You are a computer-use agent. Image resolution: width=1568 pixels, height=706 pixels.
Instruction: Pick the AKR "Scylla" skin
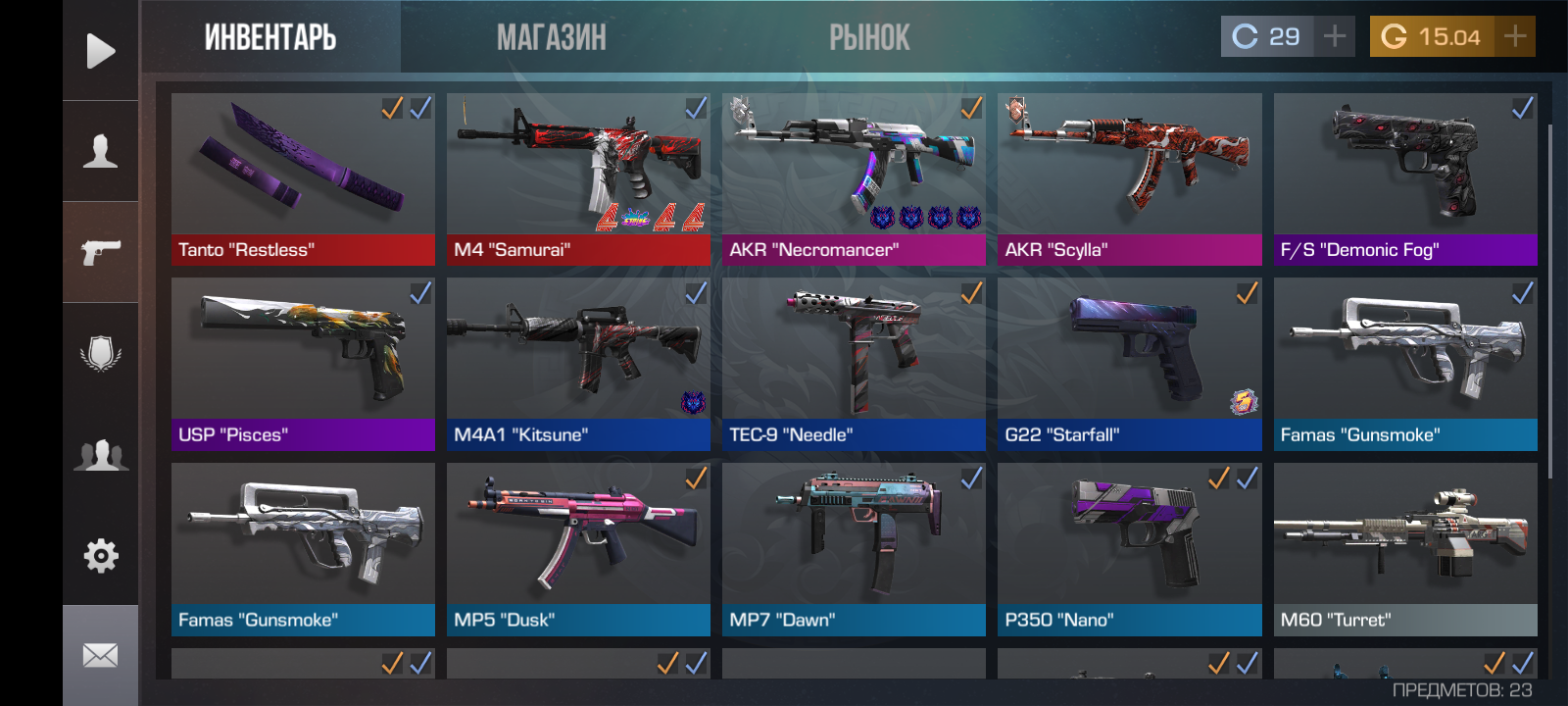[x=1129, y=178]
